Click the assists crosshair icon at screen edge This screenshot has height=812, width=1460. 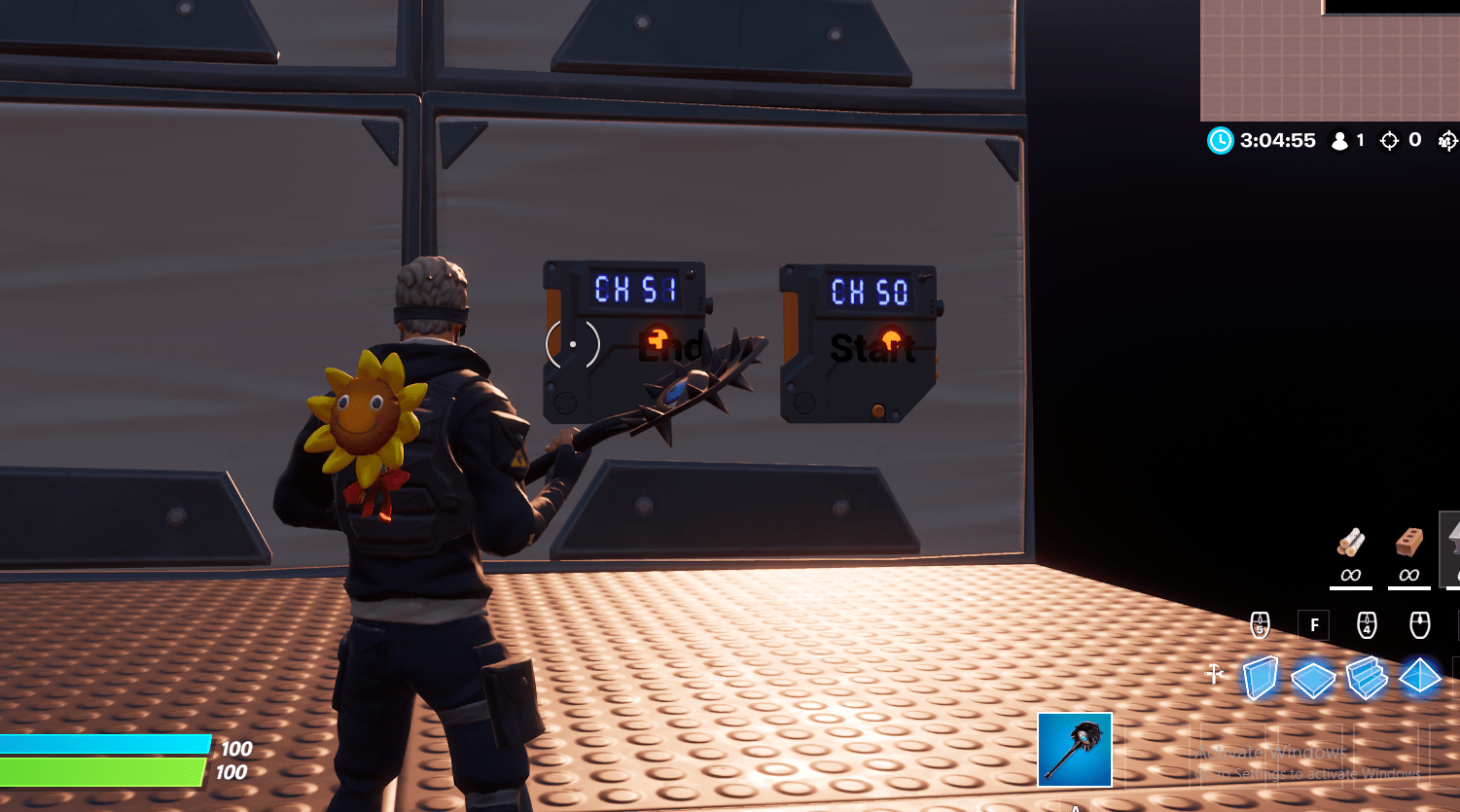pyautogui.click(x=1450, y=140)
